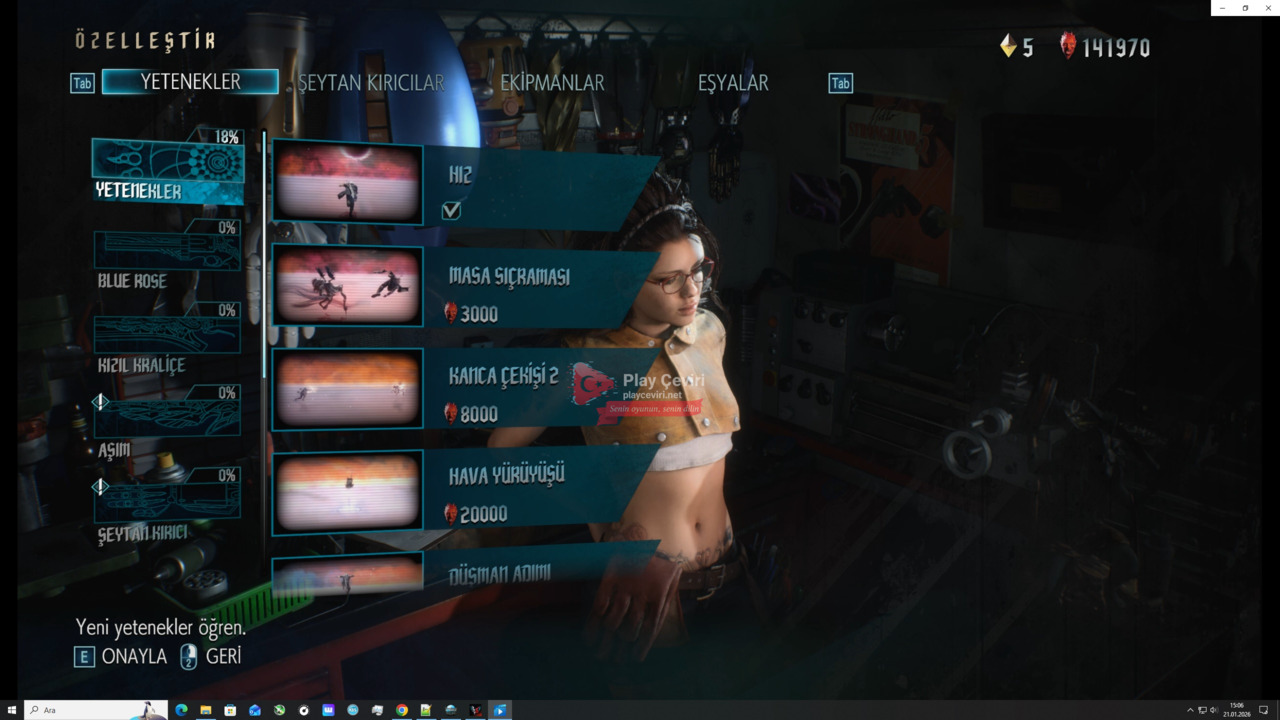Buy the Masa Sıçraması skill for 3000
The height and width of the screenshot is (720, 1280).
540,290
